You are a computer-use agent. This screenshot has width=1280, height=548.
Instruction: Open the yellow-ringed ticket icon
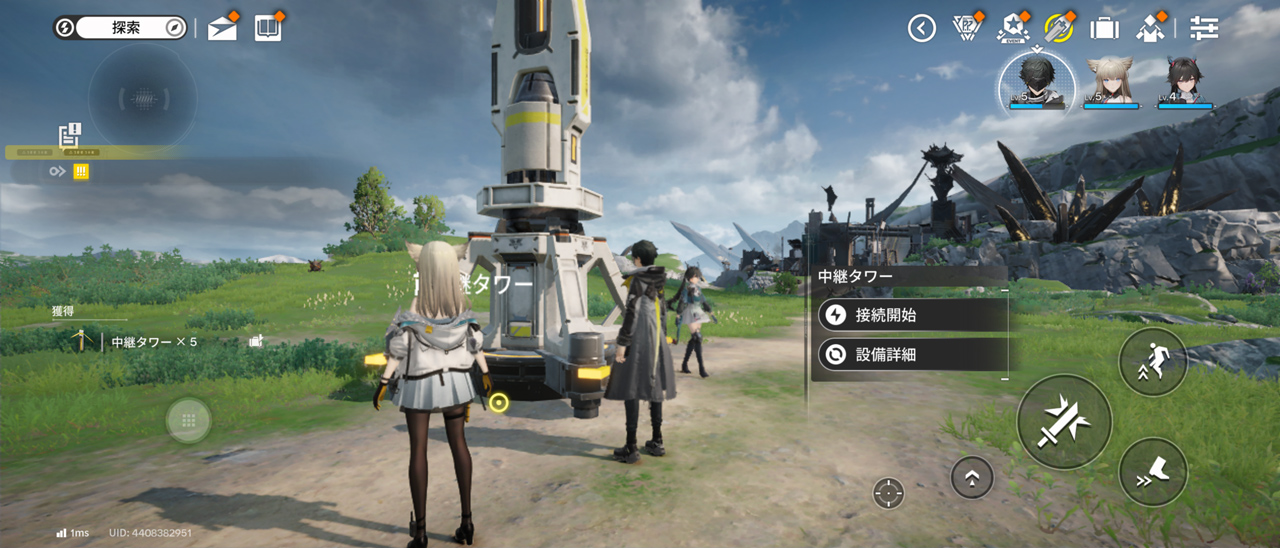tap(1058, 28)
